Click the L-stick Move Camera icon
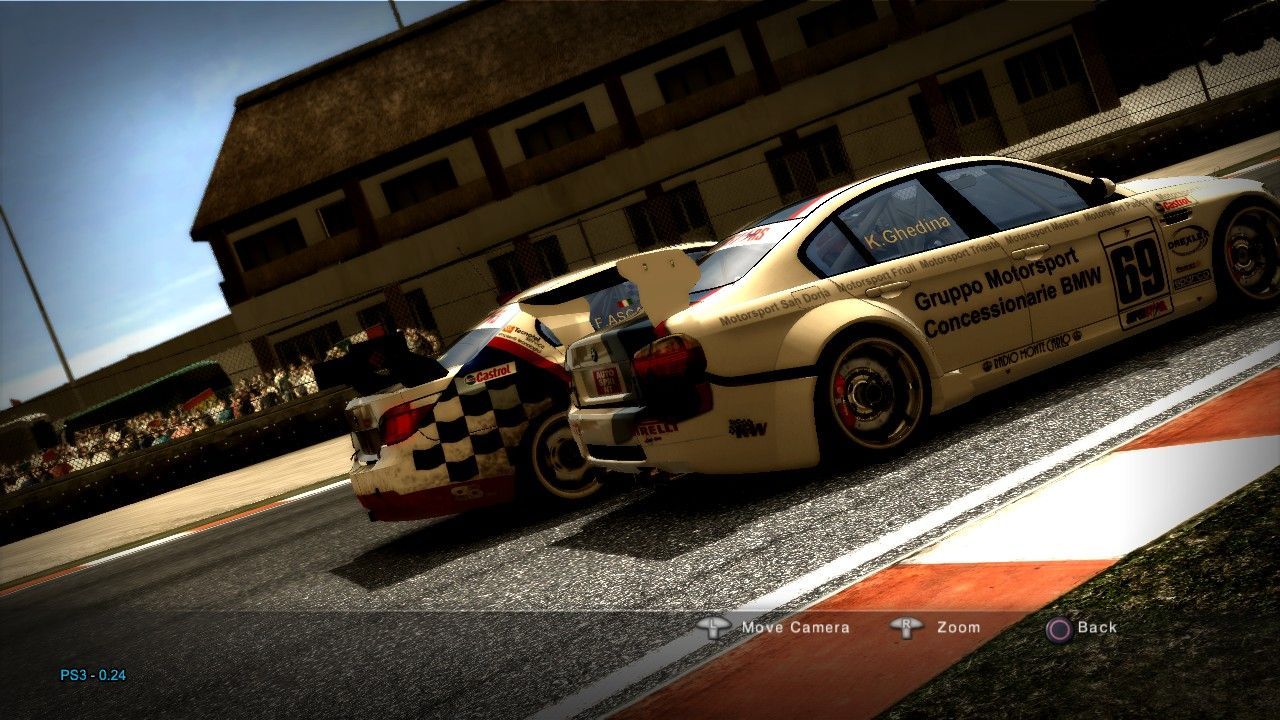Image resolution: width=1280 pixels, height=720 pixels. coord(716,627)
